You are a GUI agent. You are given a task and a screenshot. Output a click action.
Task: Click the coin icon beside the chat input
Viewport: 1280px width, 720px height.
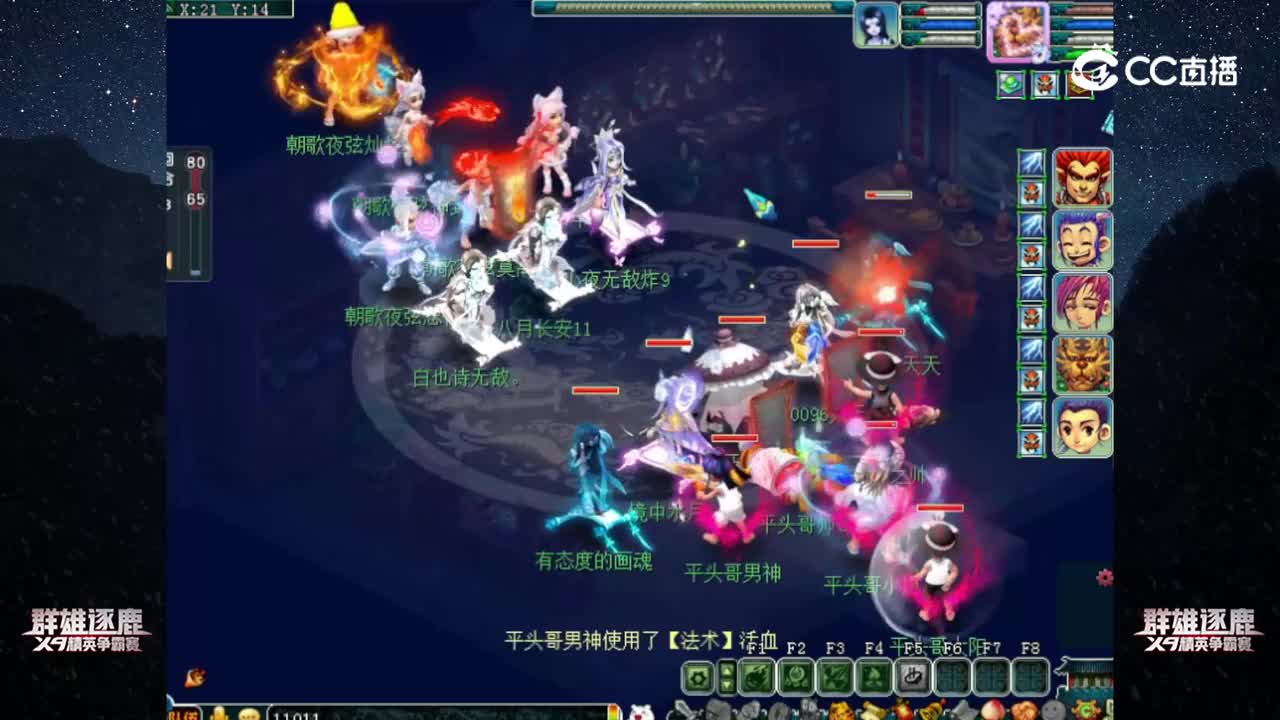218,715
